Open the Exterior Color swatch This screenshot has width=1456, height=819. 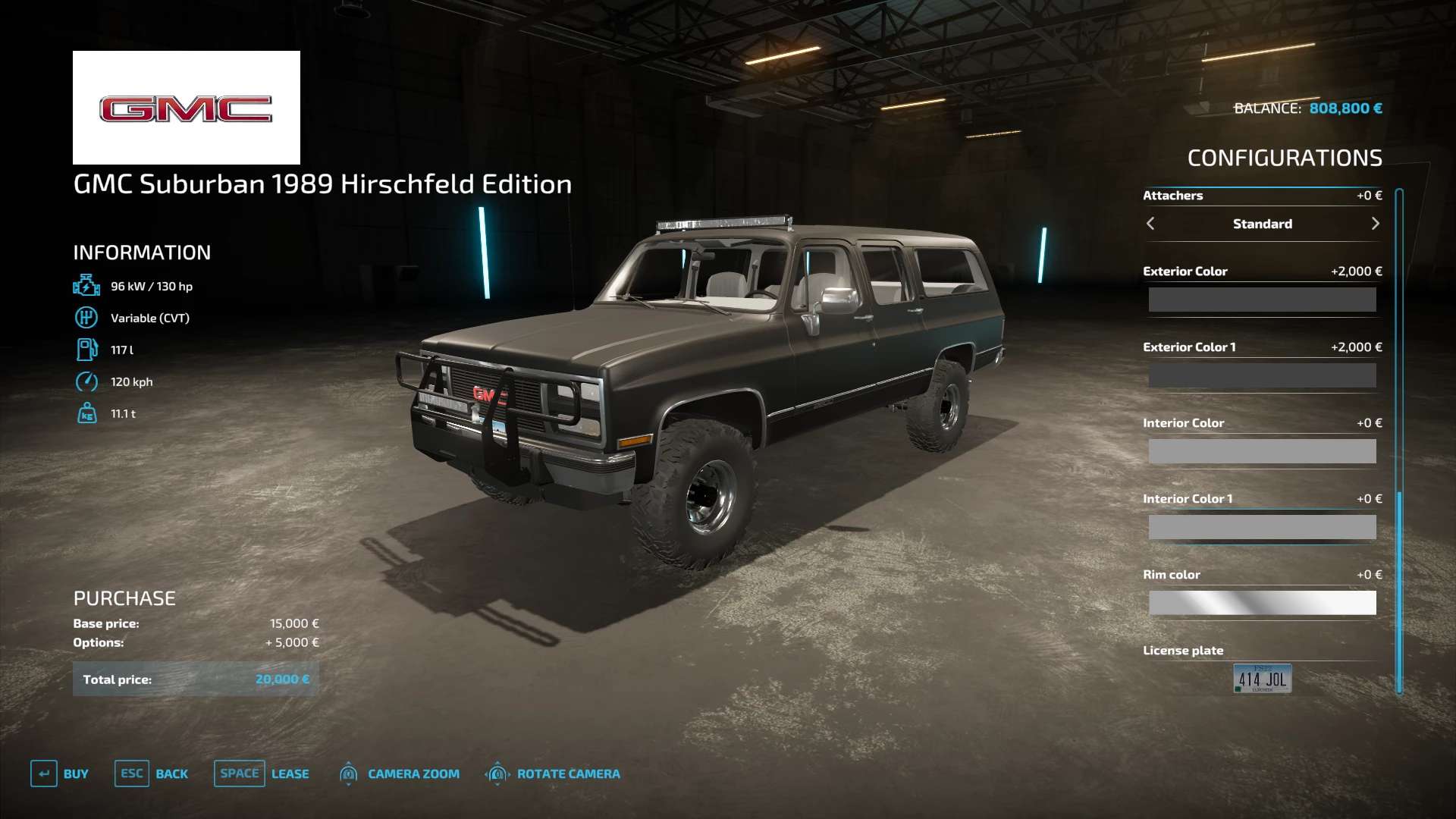click(x=1262, y=300)
